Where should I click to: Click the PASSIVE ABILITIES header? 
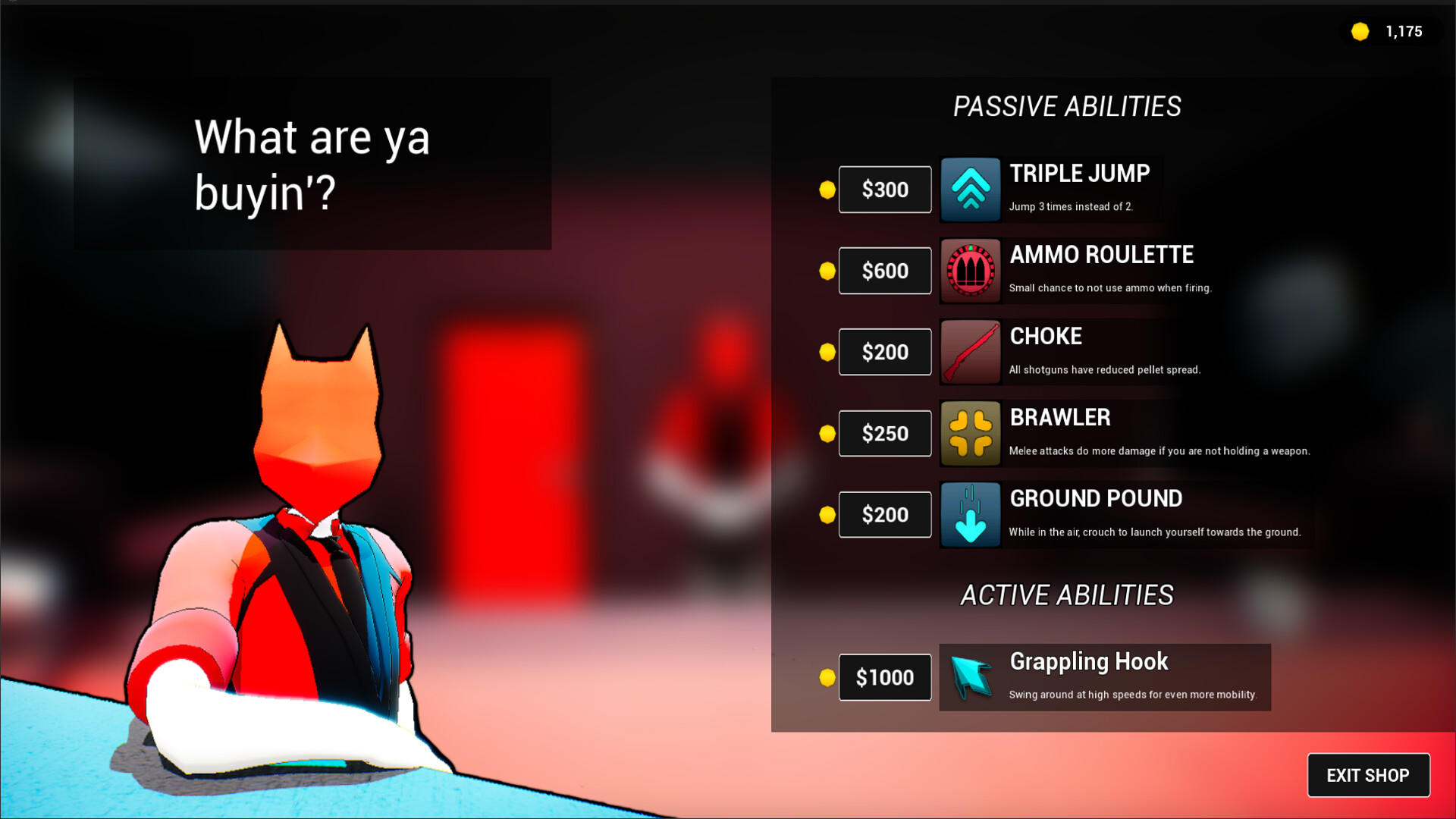point(1068,105)
